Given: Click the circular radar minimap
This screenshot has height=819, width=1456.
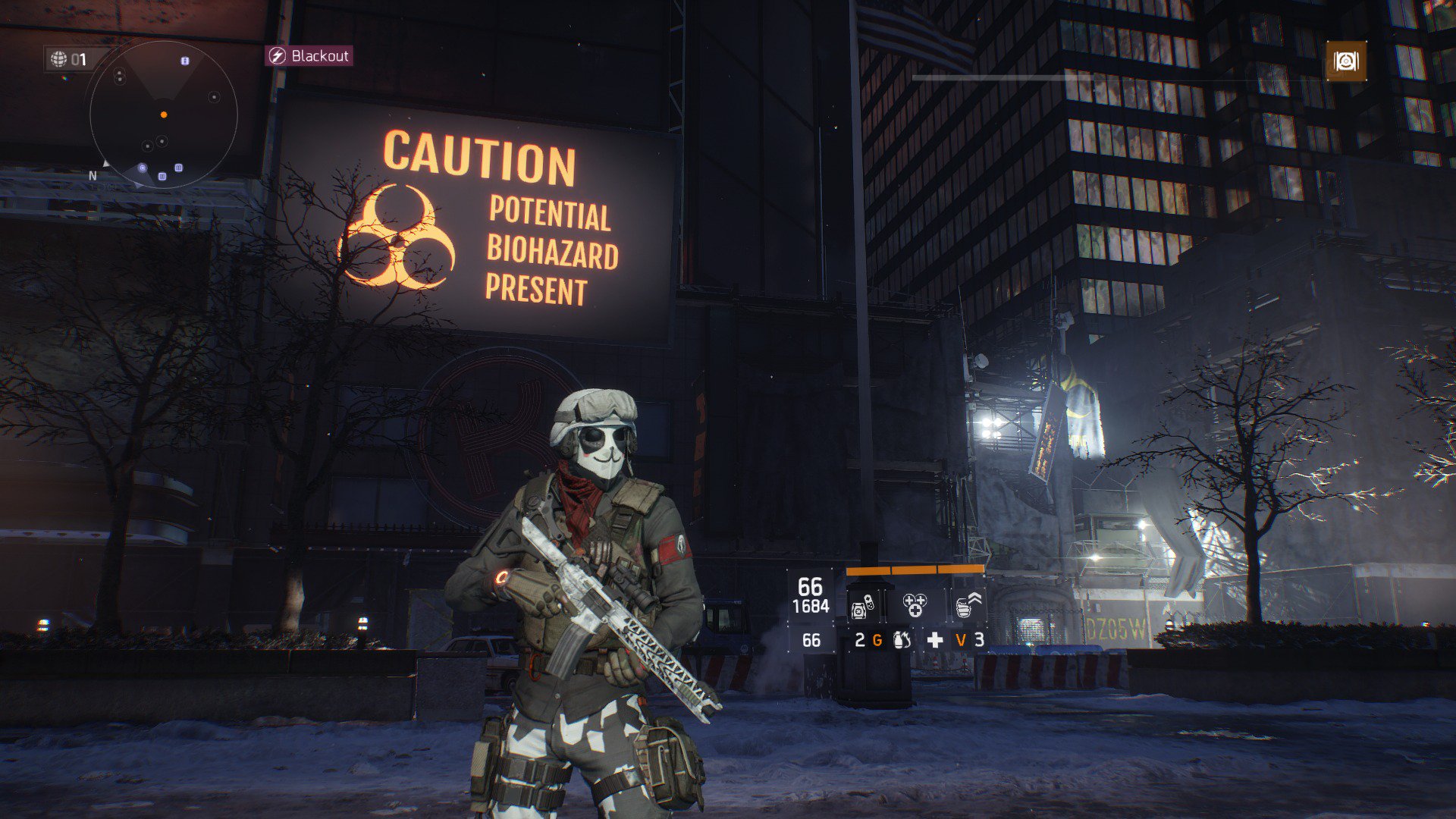Looking at the screenshot, I should click(163, 115).
